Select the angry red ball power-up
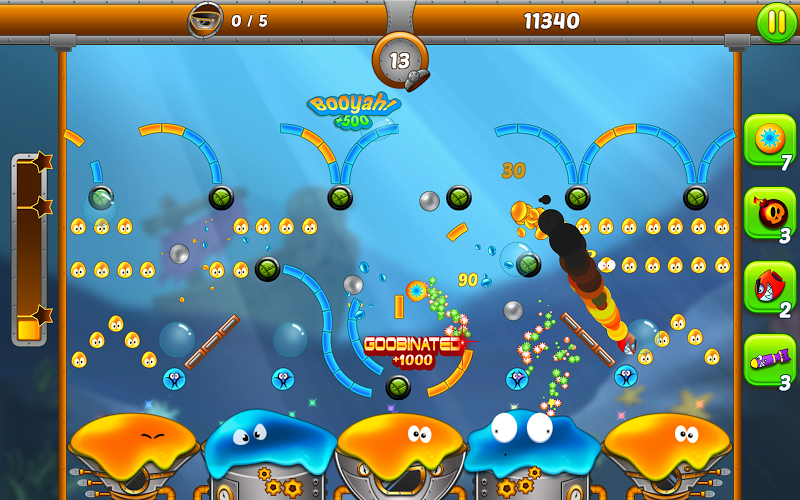Screen dimensions: 800x500 point(769,288)
